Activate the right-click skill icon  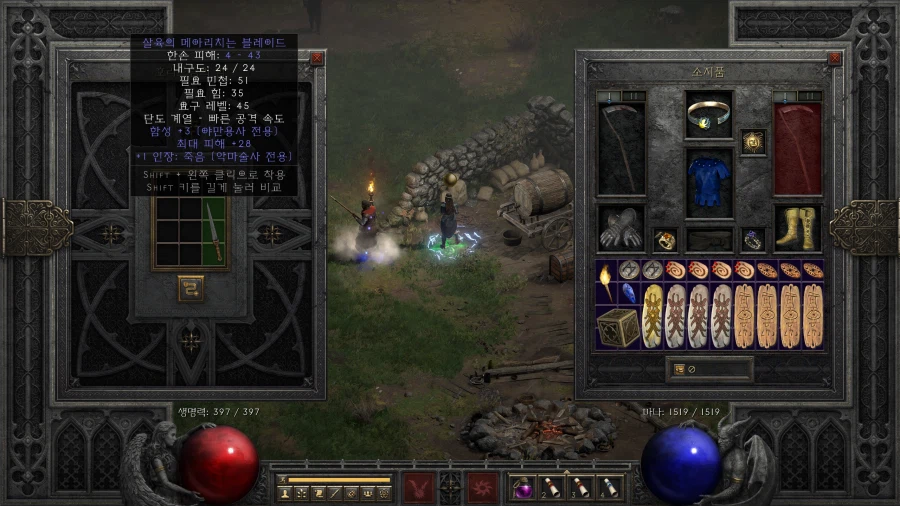pyautogui.click(x=484, y=487)
